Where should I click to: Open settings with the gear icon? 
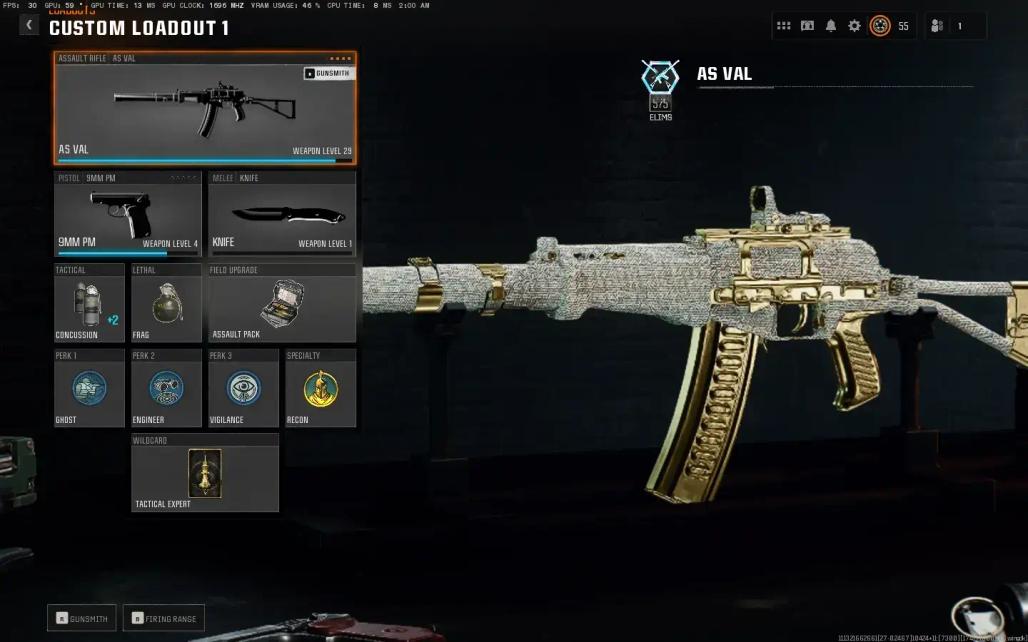point(854,26)
